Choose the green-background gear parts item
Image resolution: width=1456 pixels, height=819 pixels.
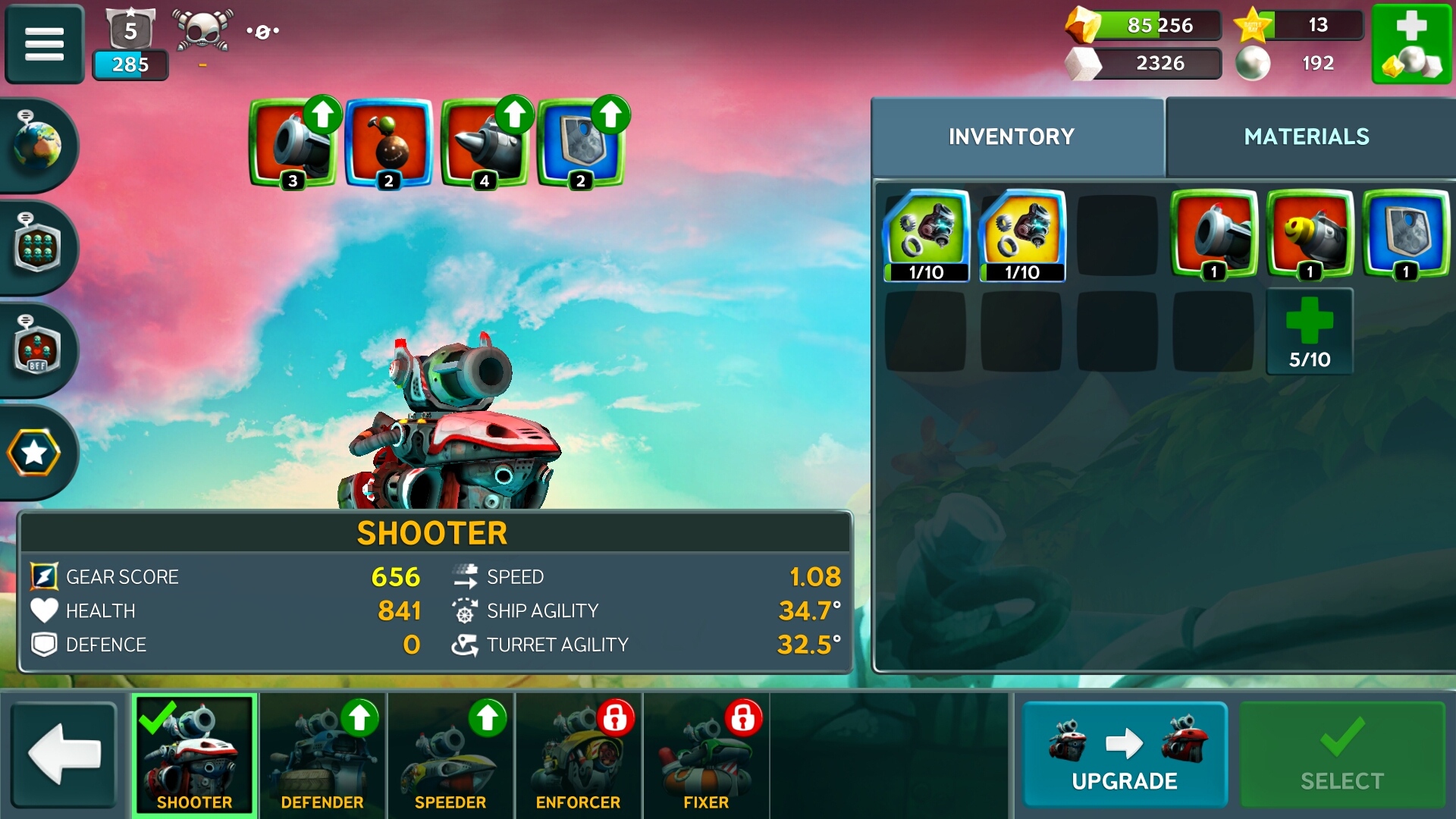coord(926,234)
